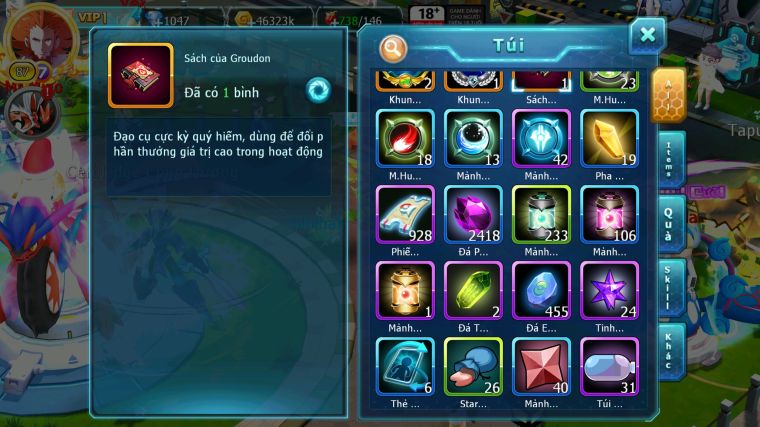This screenshot has width=760, height=427.
Task: Click the round blue swirl button
Action: [318, 89]
